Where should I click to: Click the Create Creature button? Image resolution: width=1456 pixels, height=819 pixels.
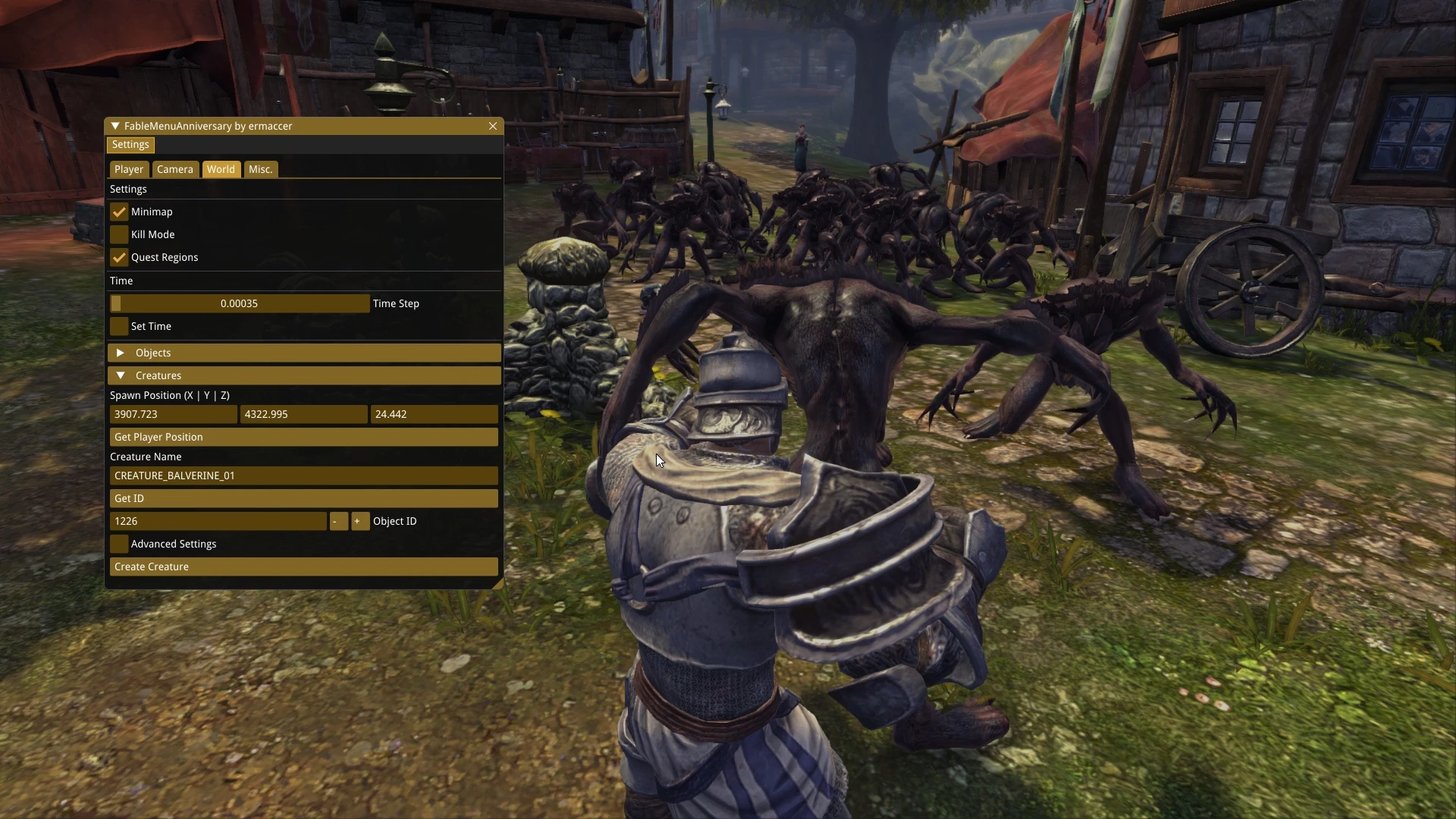[x=303, y=566]
